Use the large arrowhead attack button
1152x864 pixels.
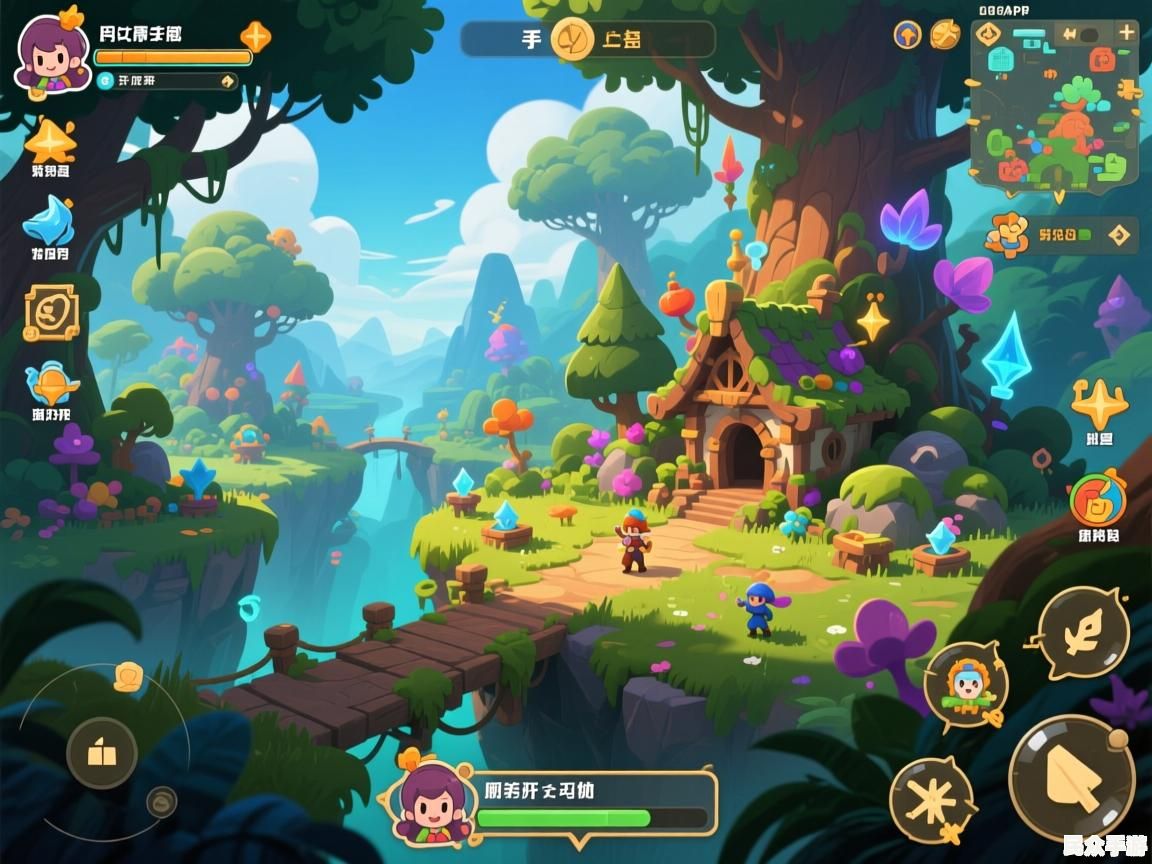pos(1071,778)
